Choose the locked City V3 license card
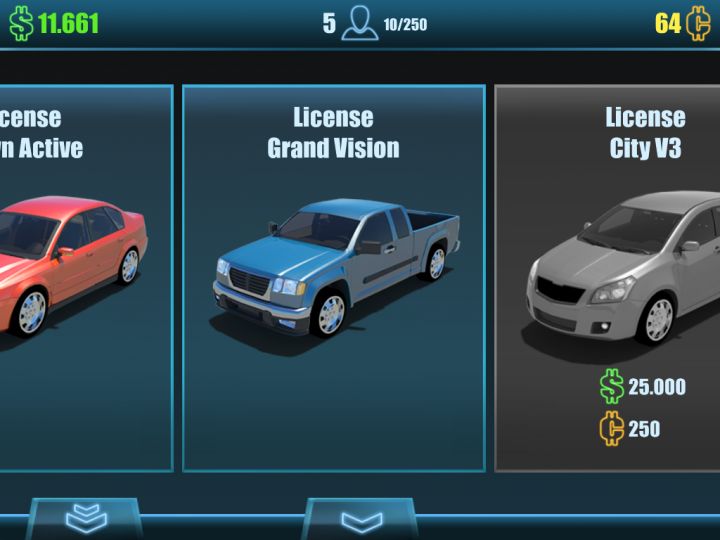720x540 pixels. [x=608, y=278]
